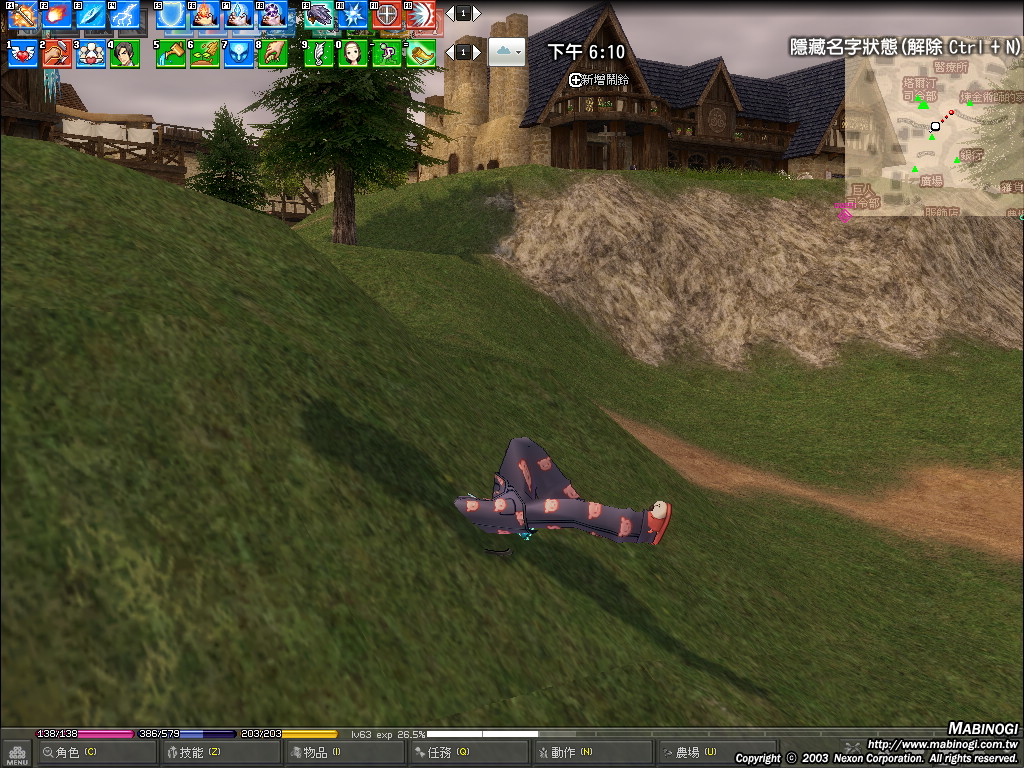Select the man portrait hotbar slot
The width and height of the screenshot is (1024, 768).
[125, 53]
